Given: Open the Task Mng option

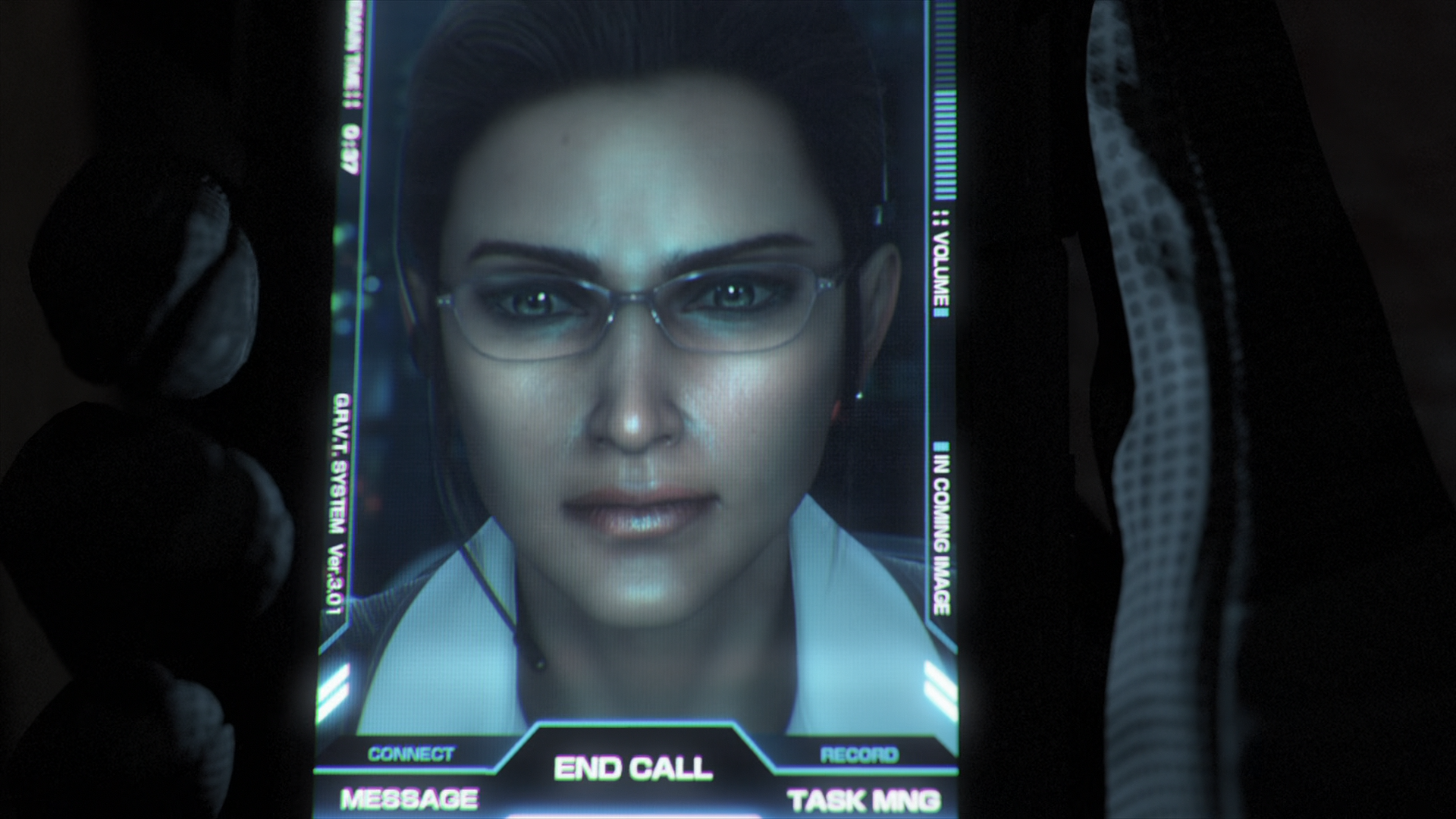Looking at the screenshot, I should pyautogui.click(x=864, y=801).
